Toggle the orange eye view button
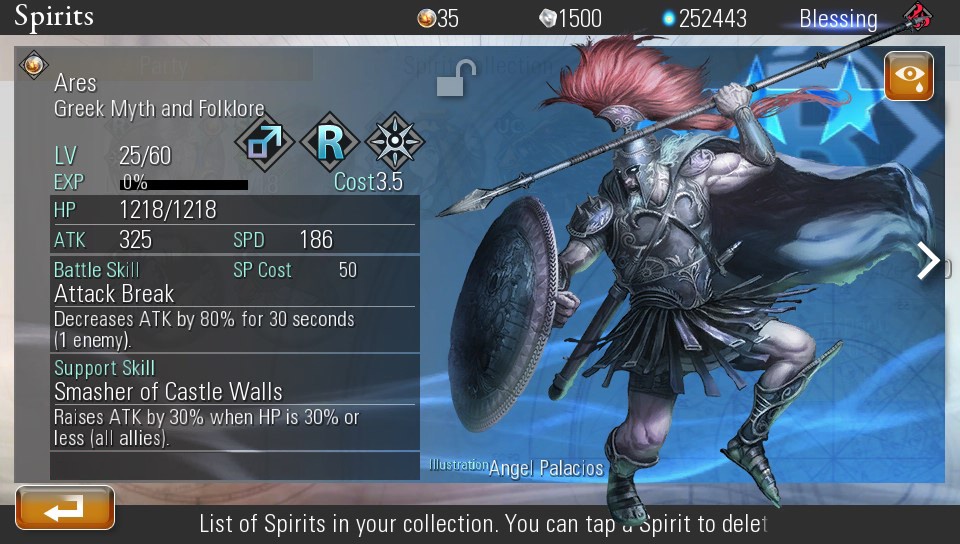This screenshot has height=544, width=960. point(908,77)
